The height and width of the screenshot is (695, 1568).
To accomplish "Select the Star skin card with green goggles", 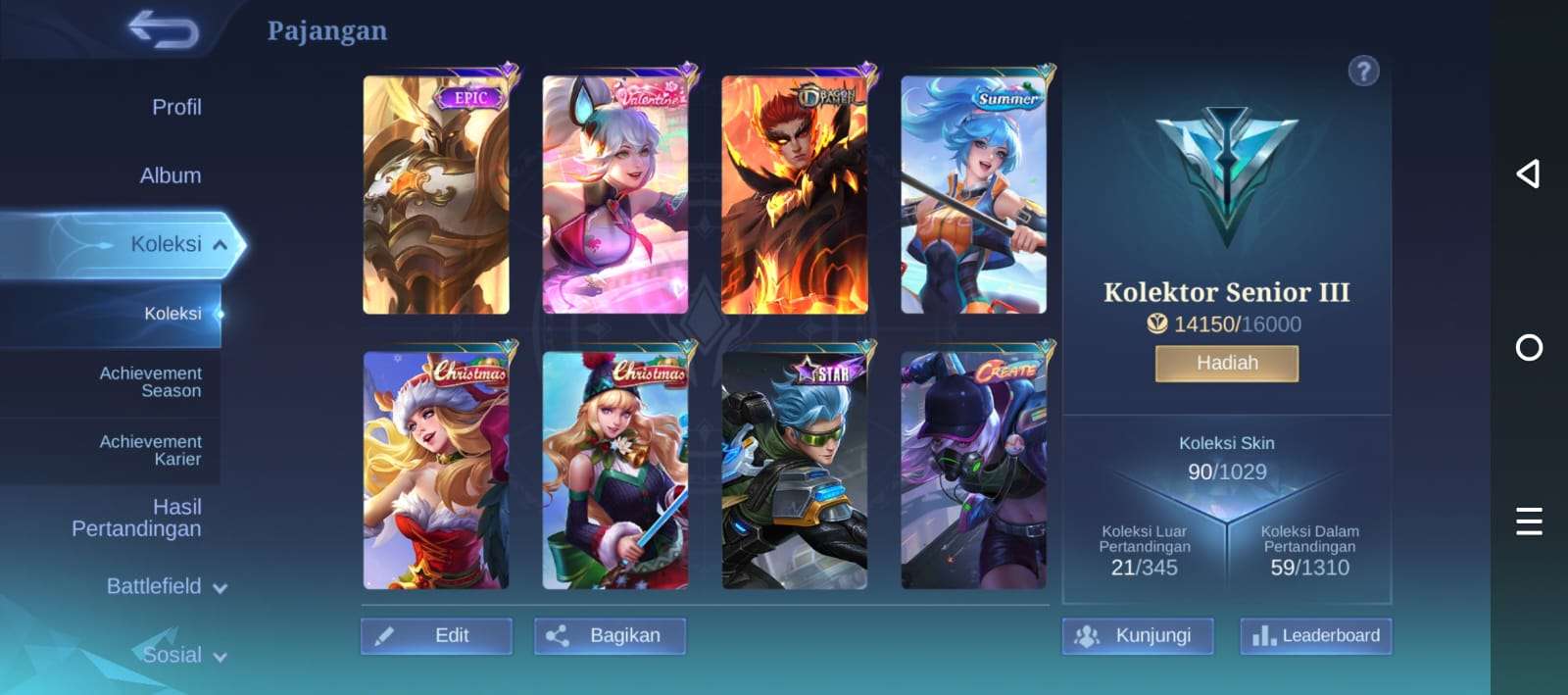I will [794, 471].
